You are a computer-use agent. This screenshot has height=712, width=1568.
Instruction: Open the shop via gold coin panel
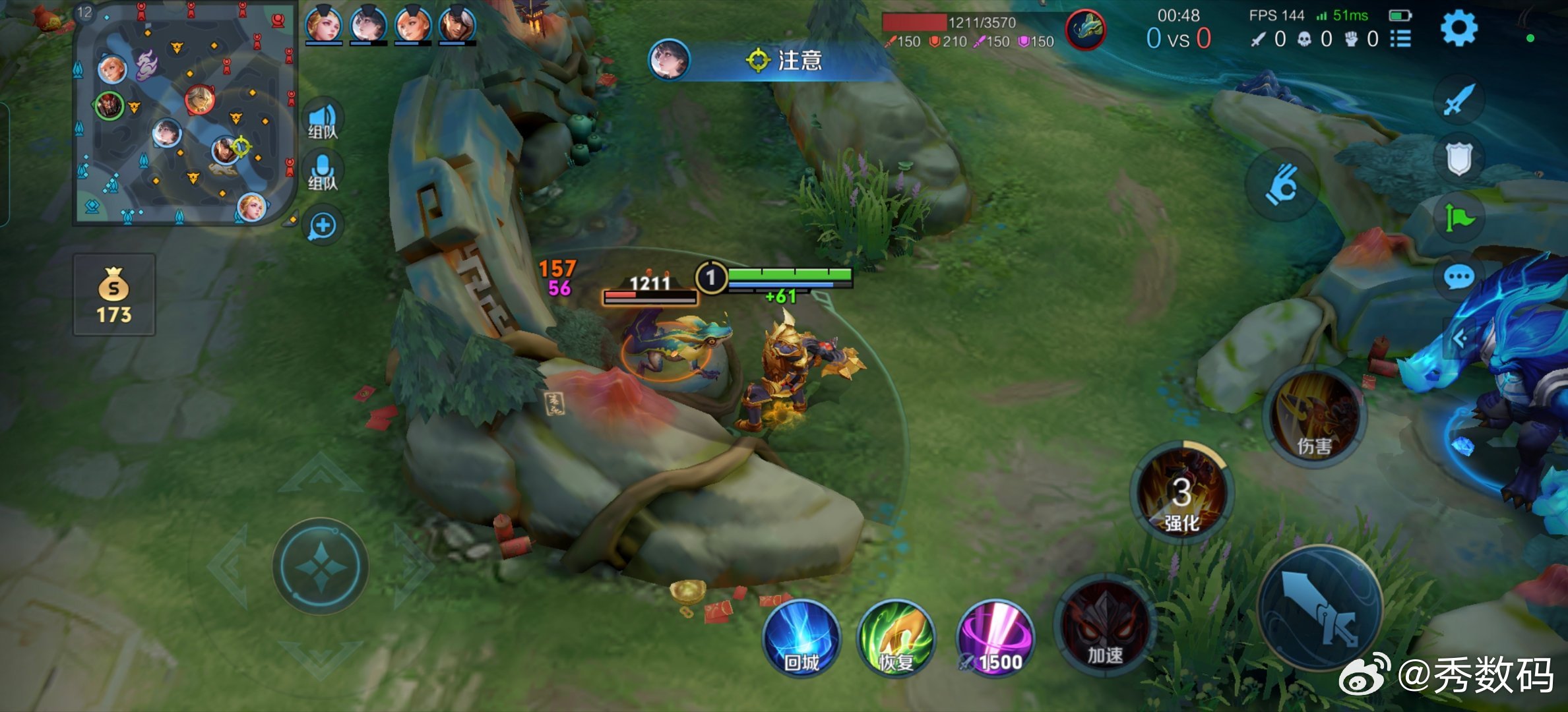(x=114, y=295)
